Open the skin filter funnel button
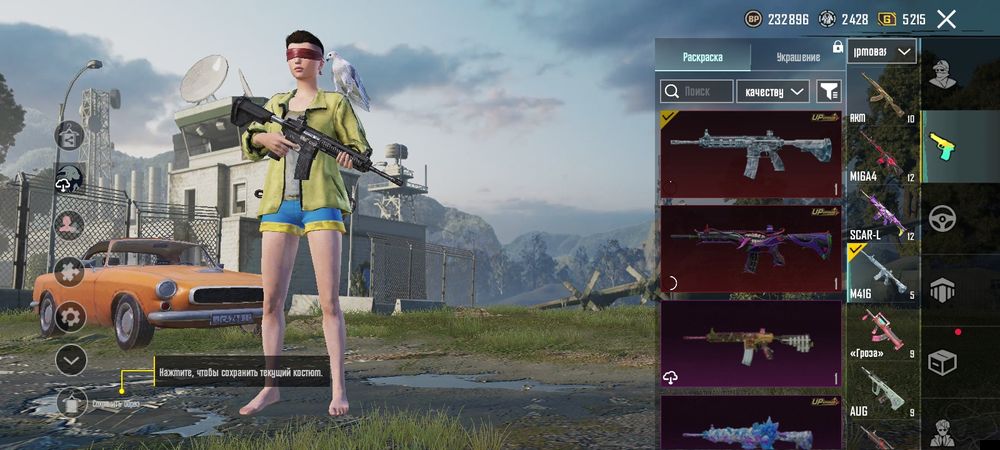Image resolution: width=1000 pixels, height=450 pixels. click(829, 91)
